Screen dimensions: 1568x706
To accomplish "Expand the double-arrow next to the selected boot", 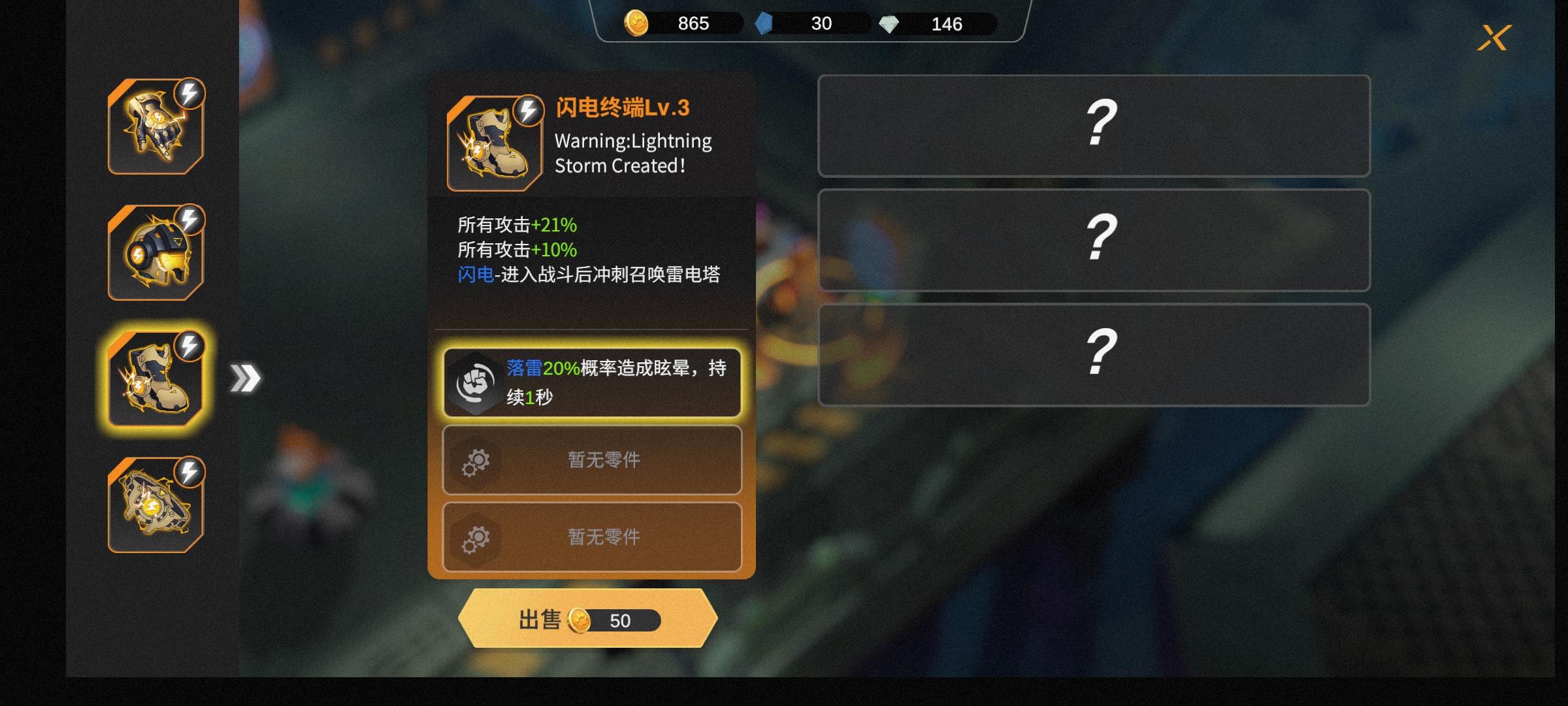I will click(246, 376).
